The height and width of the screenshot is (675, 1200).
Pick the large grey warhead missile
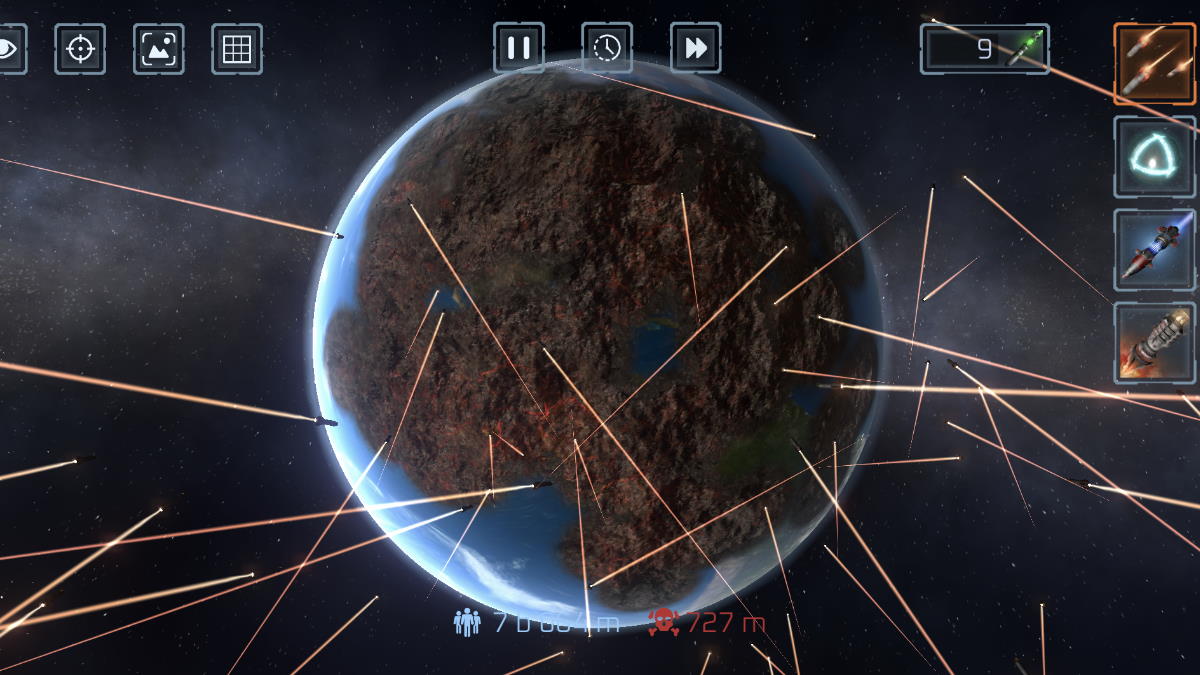[1155, 343]
